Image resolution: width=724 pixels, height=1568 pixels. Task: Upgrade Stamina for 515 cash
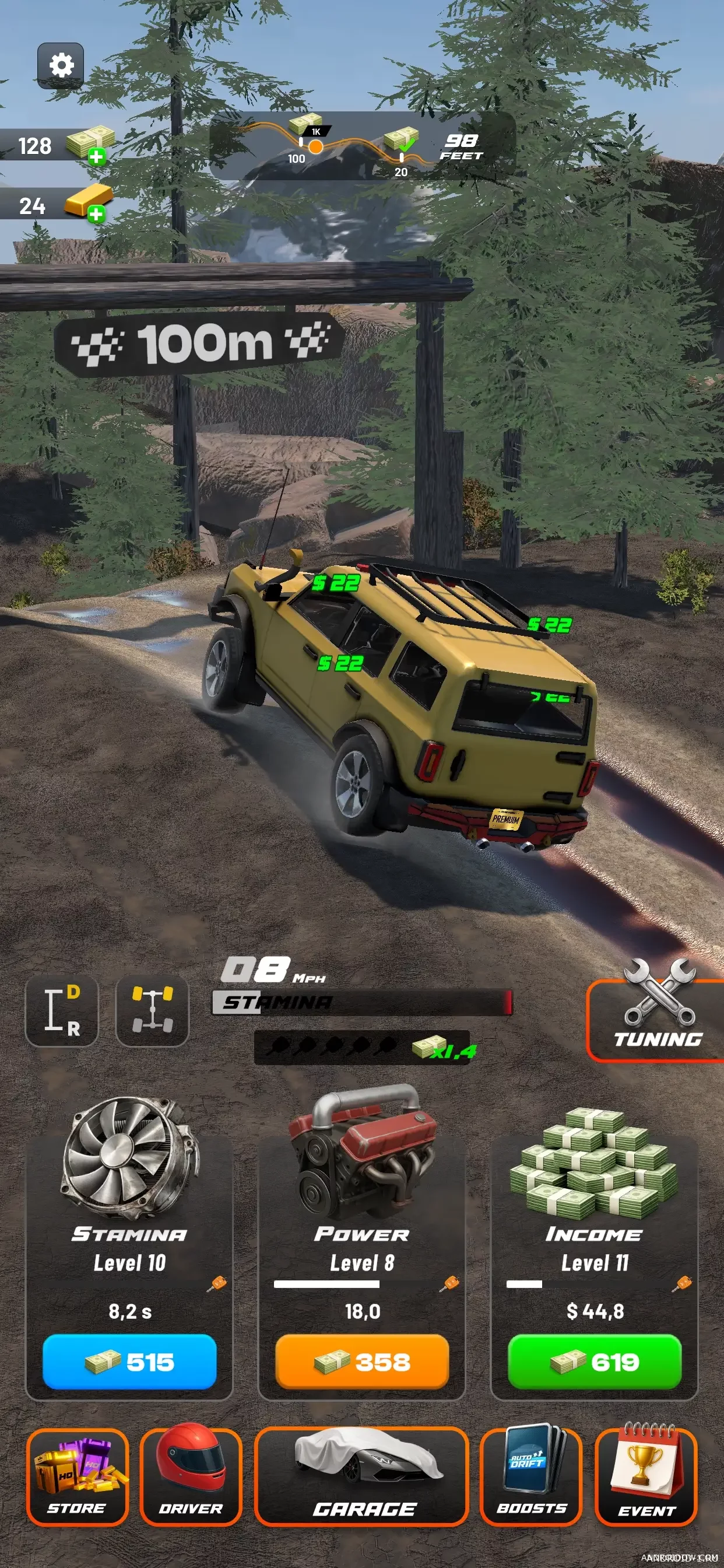coord(129,1361)
